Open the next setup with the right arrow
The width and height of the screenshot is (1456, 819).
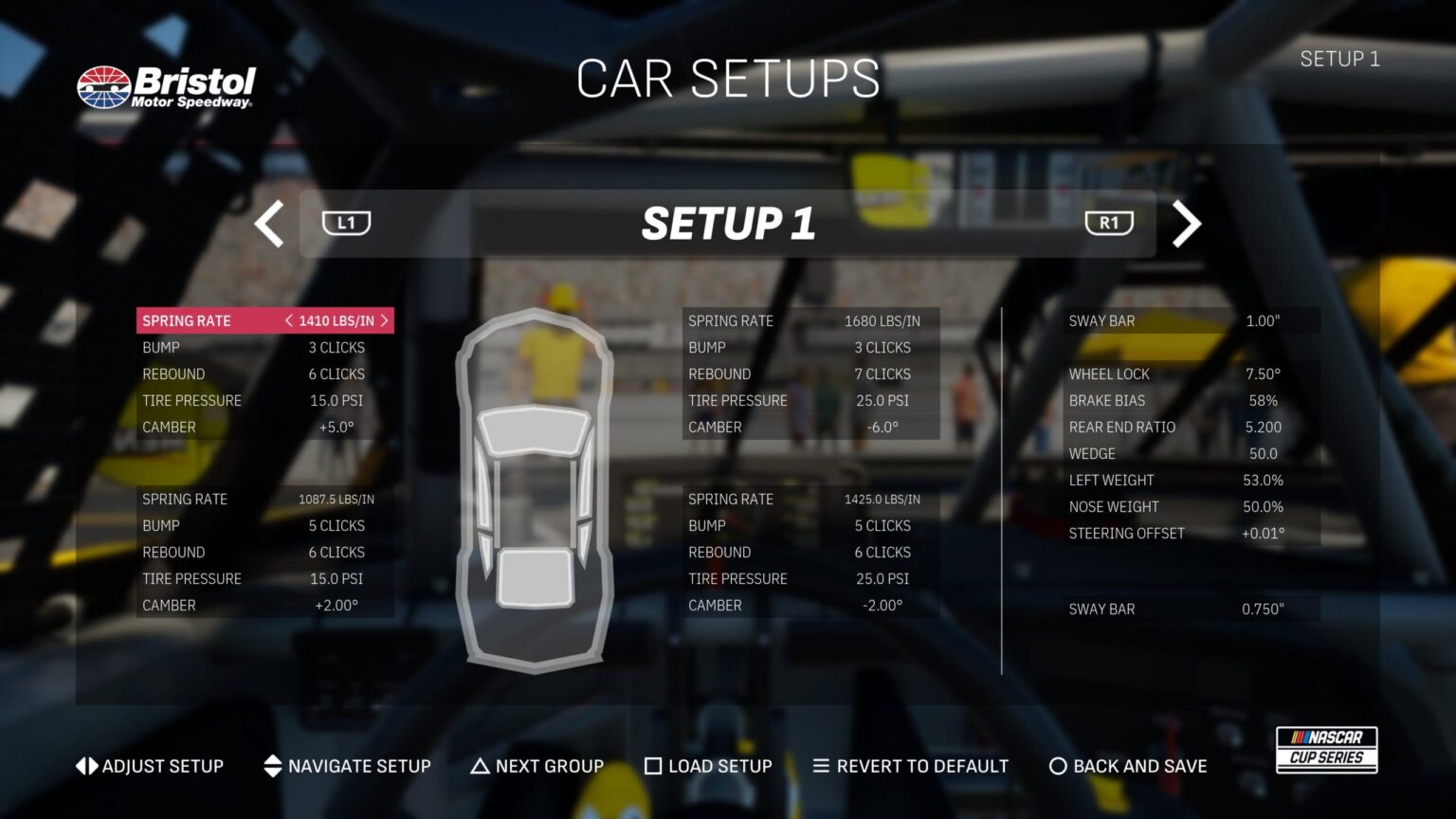(1186, 224)
